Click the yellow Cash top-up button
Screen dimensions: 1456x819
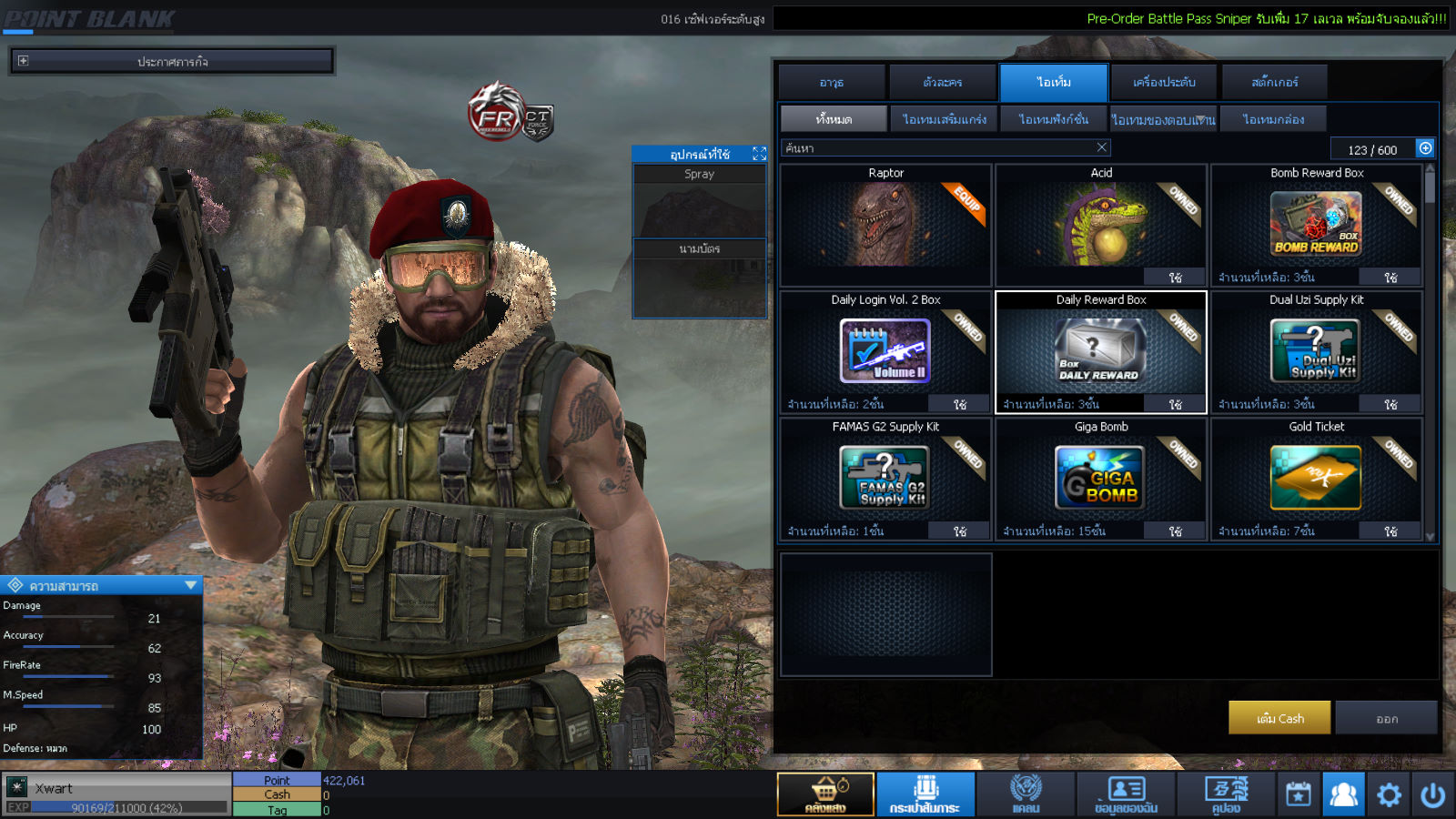[1279, 718]
